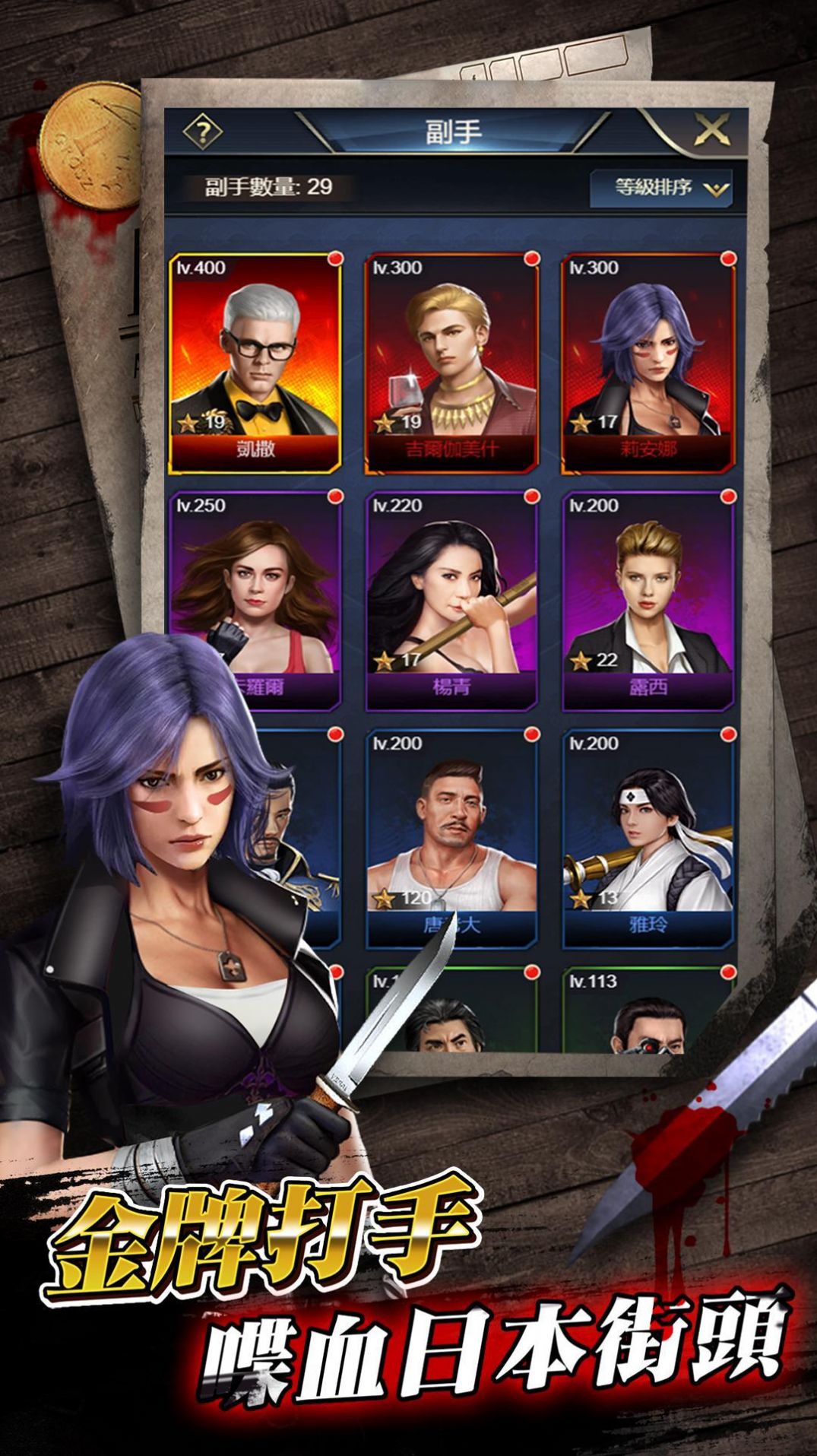Viewport: 817px width, 1456px height.
Task: Open the question mark help
Action: point(202,133)
